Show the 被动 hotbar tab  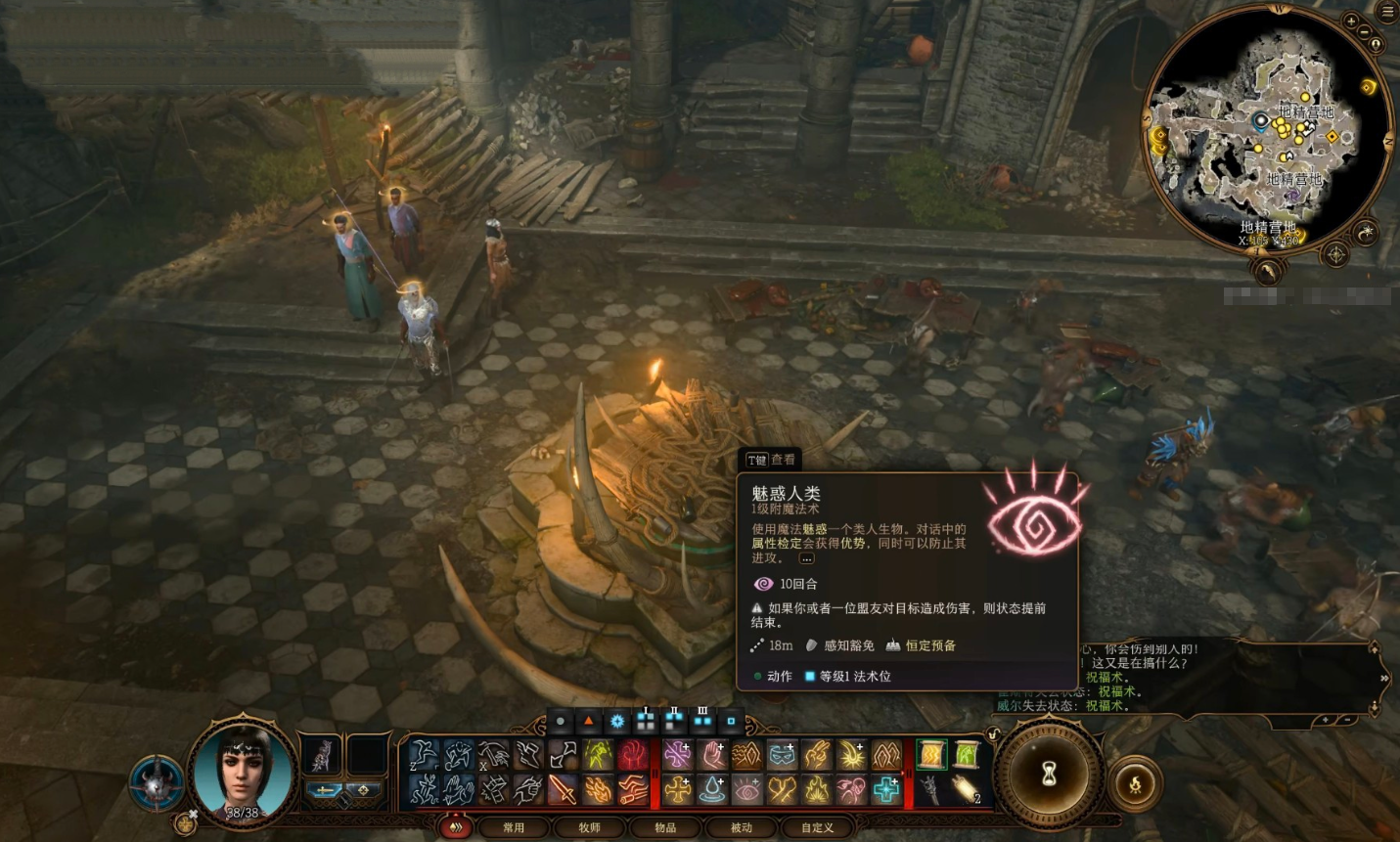click(742, 827)
